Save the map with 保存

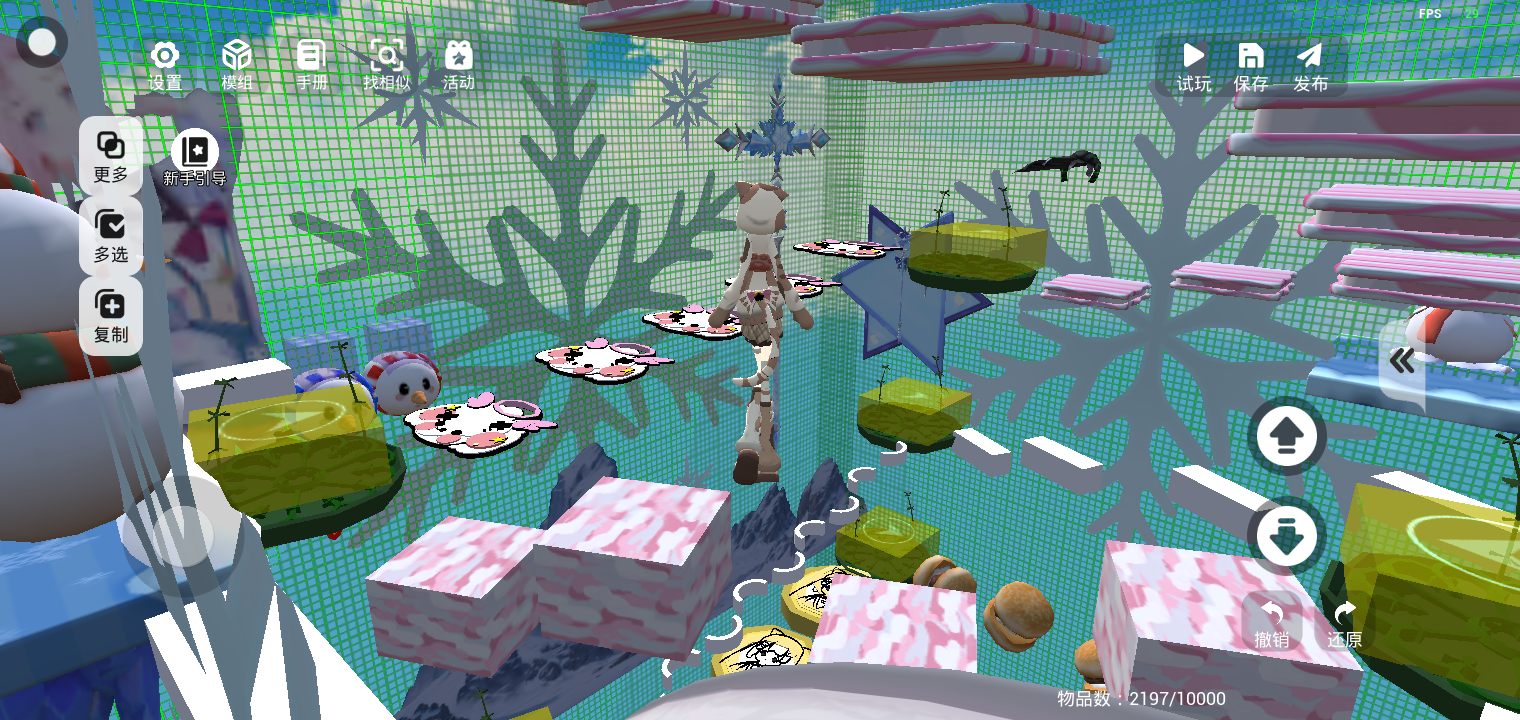(x=1251, y=67)
